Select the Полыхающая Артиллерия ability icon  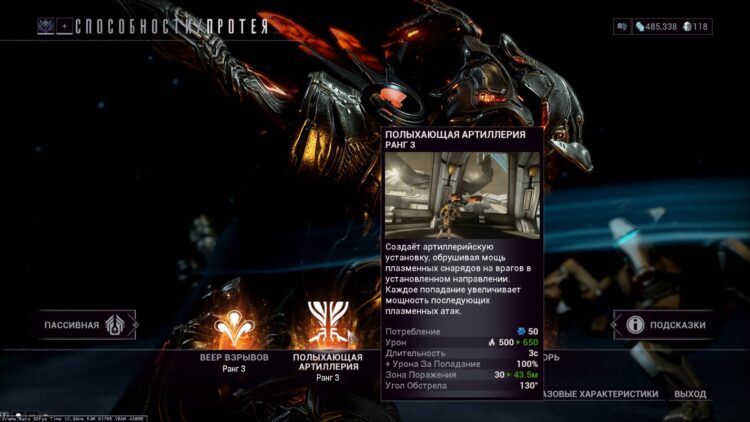click(325, 324)
